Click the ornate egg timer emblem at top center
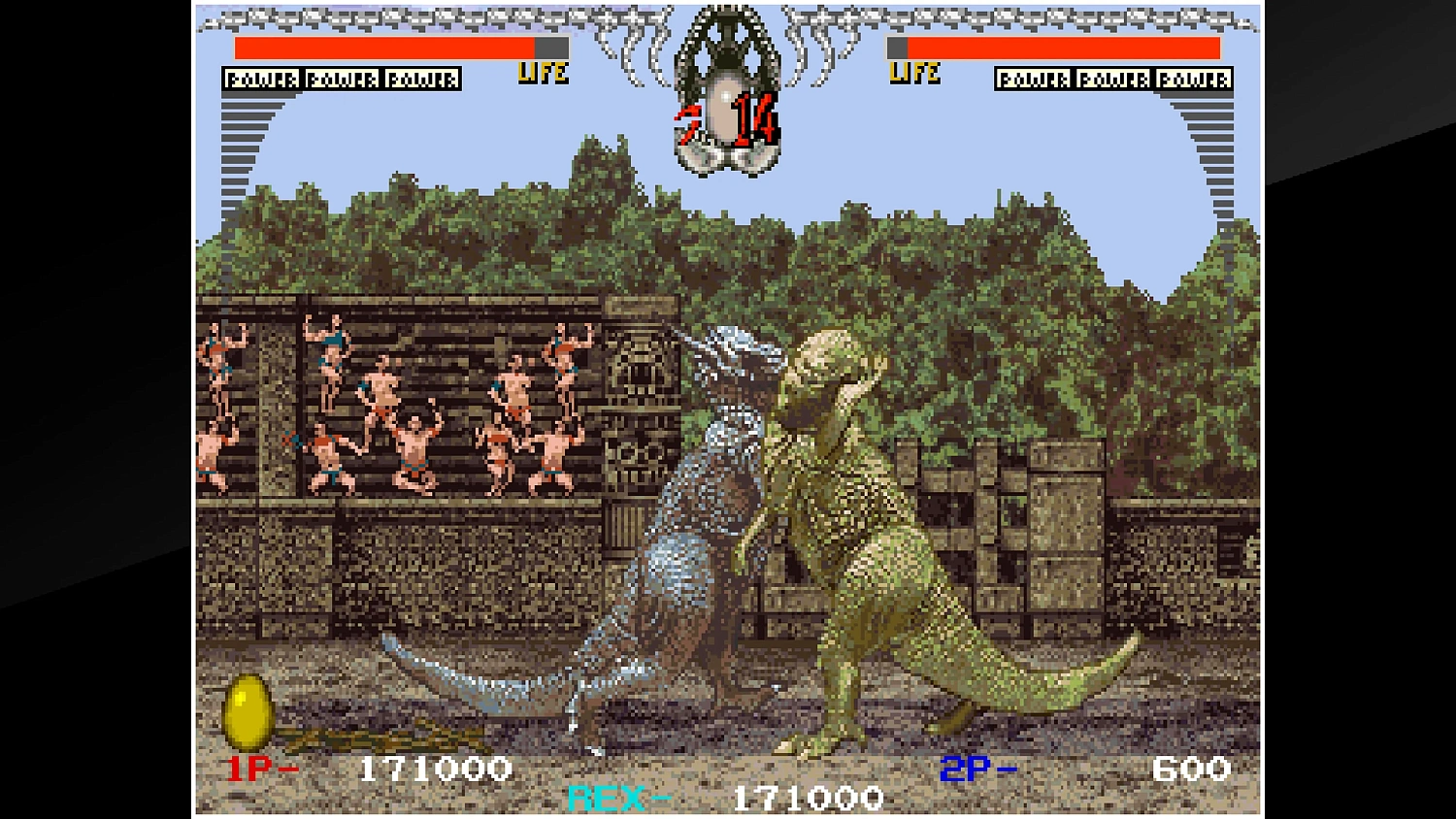The width and height of the screenshot is (1456, 819). (x=726, y=92)
